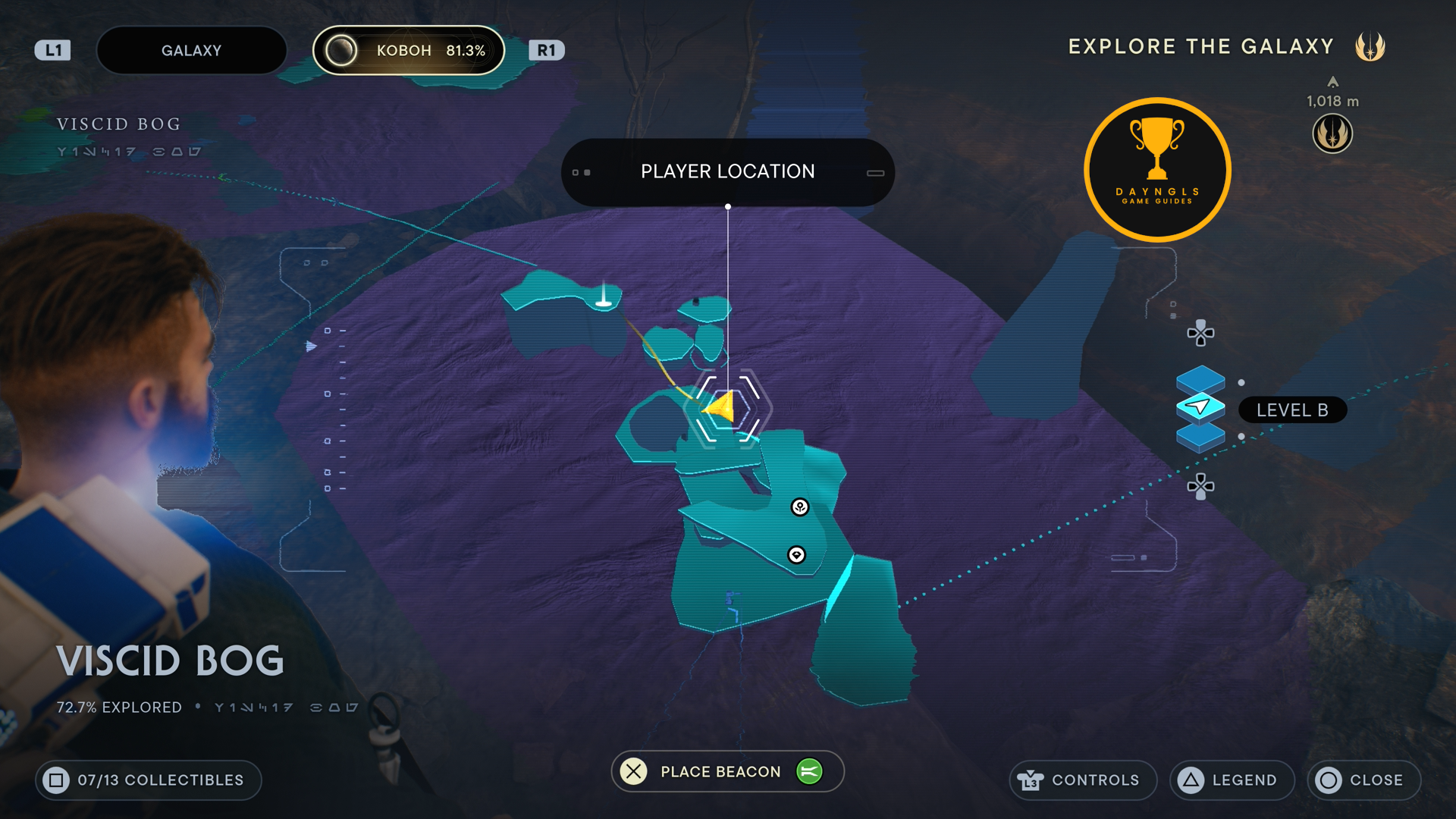Click the Dayngls Game Guides trophy logo
Image resolution: width=1456 pixels, height=819 pixels.
point(1157,170)
